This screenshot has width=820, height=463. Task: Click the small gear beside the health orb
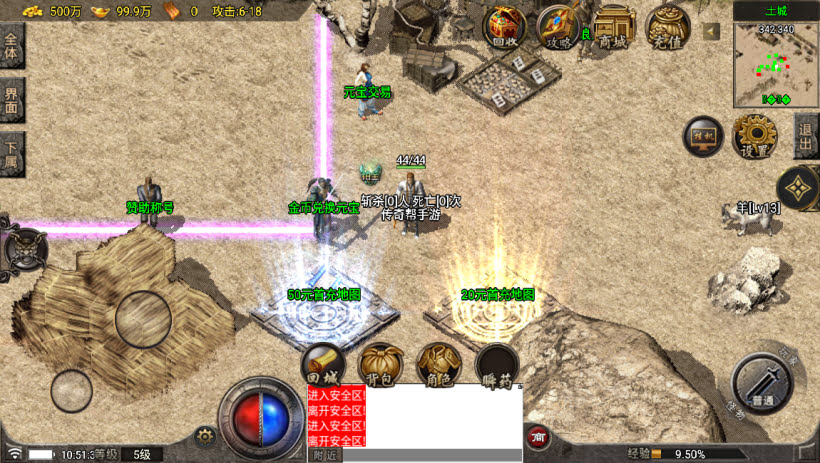pos(206,435)
